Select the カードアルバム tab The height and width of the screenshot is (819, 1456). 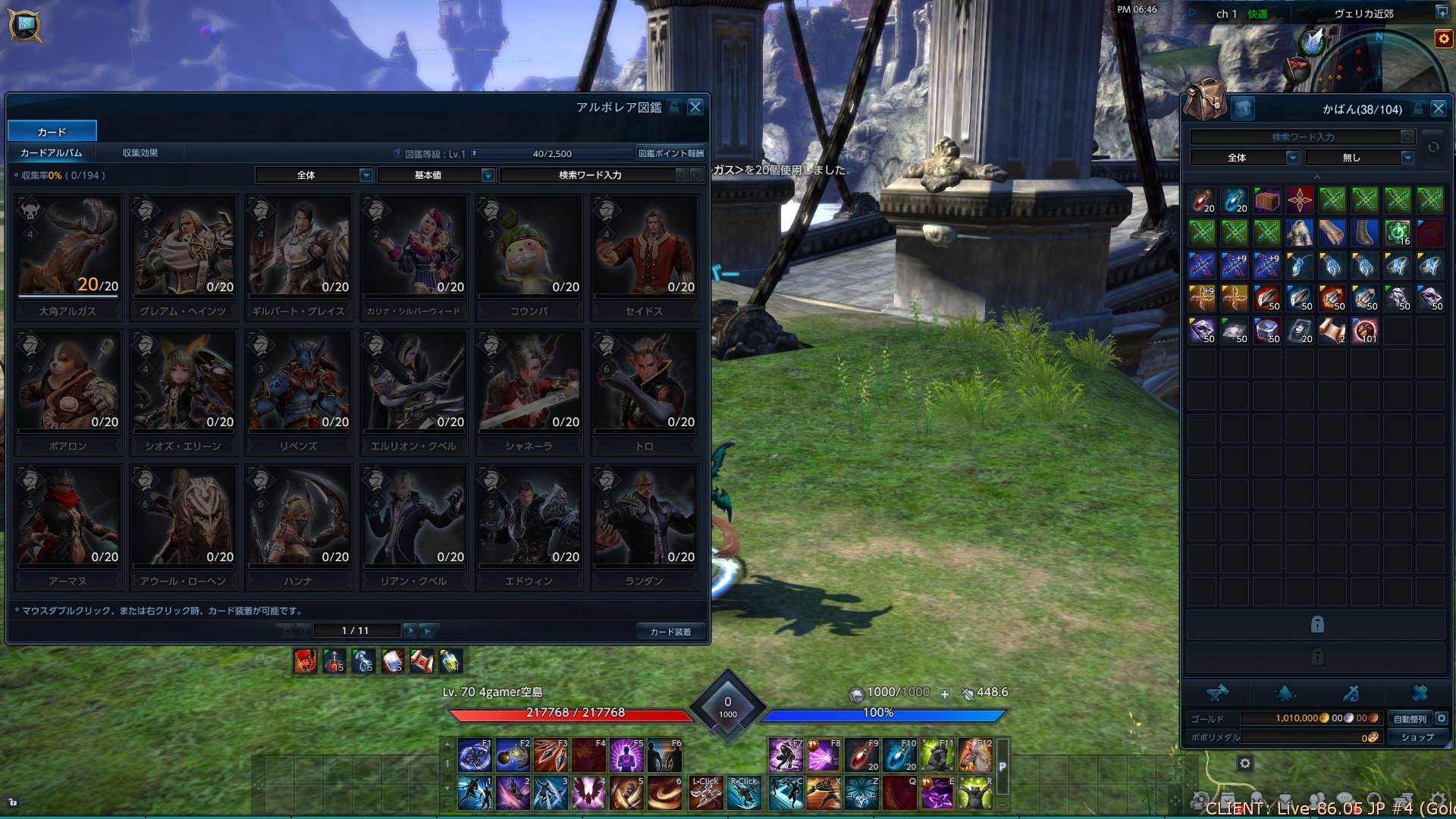point(51,153)
